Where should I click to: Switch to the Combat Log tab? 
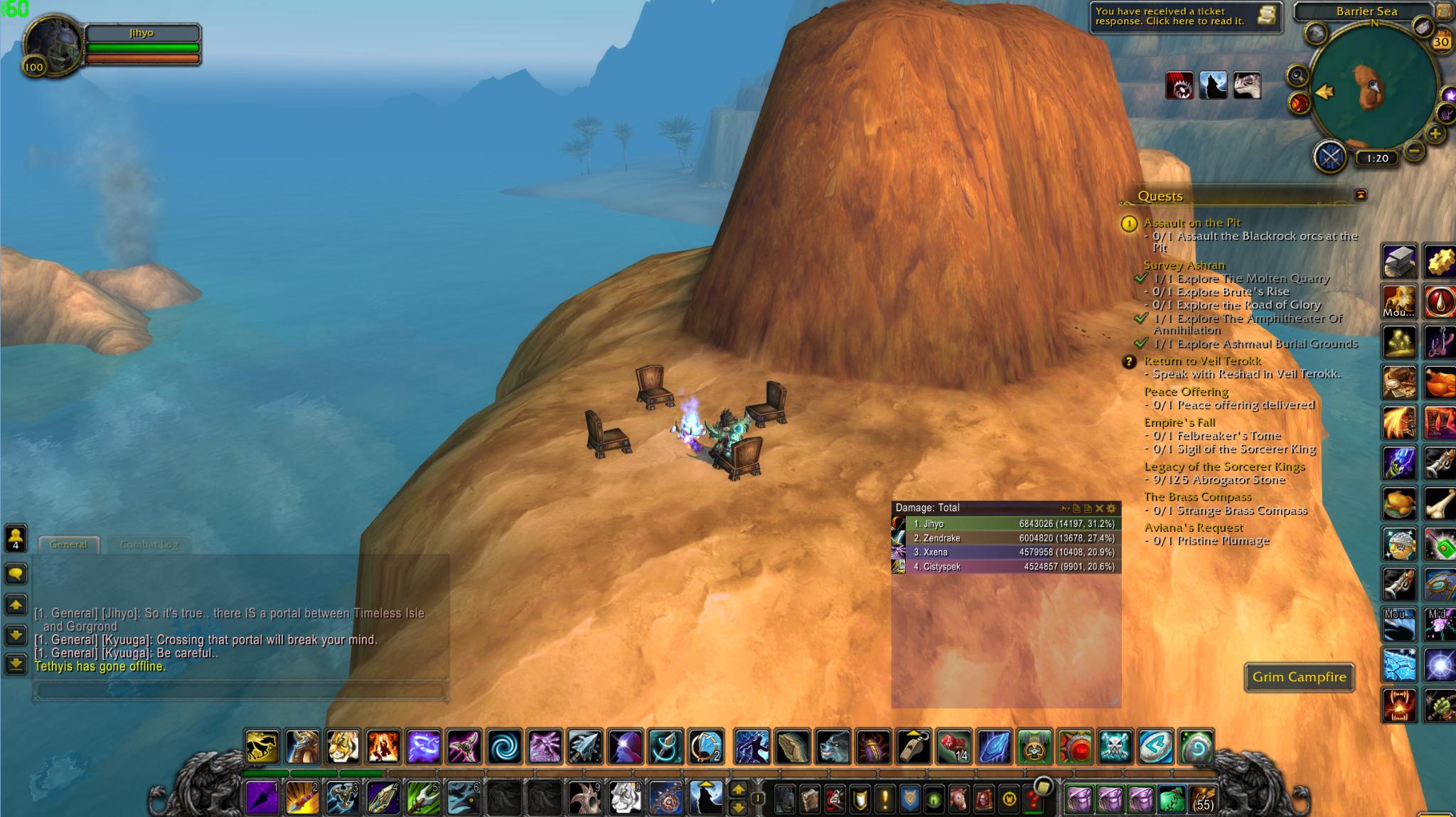150,545
